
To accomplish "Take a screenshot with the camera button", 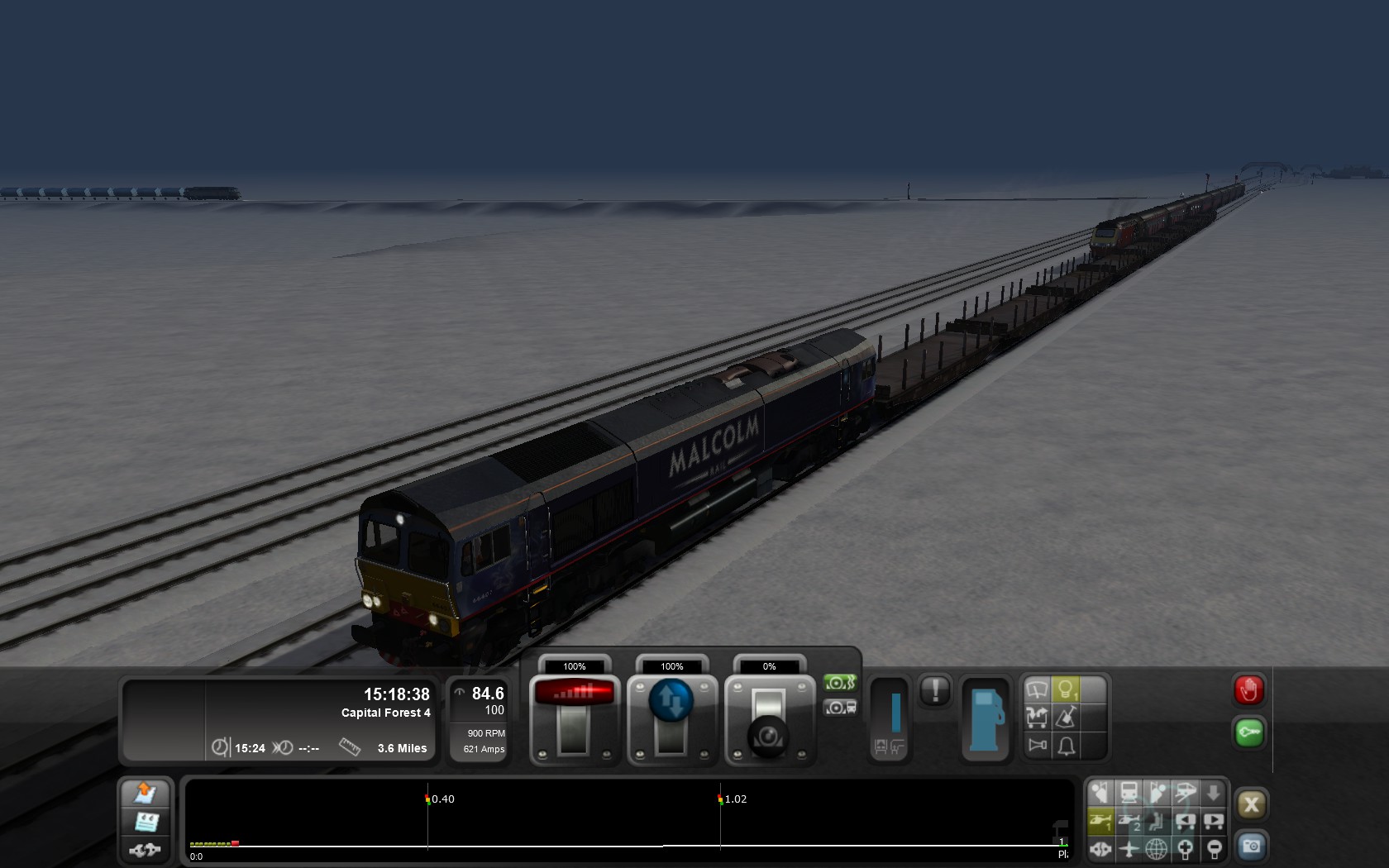I will click(x=1251, y=847).
